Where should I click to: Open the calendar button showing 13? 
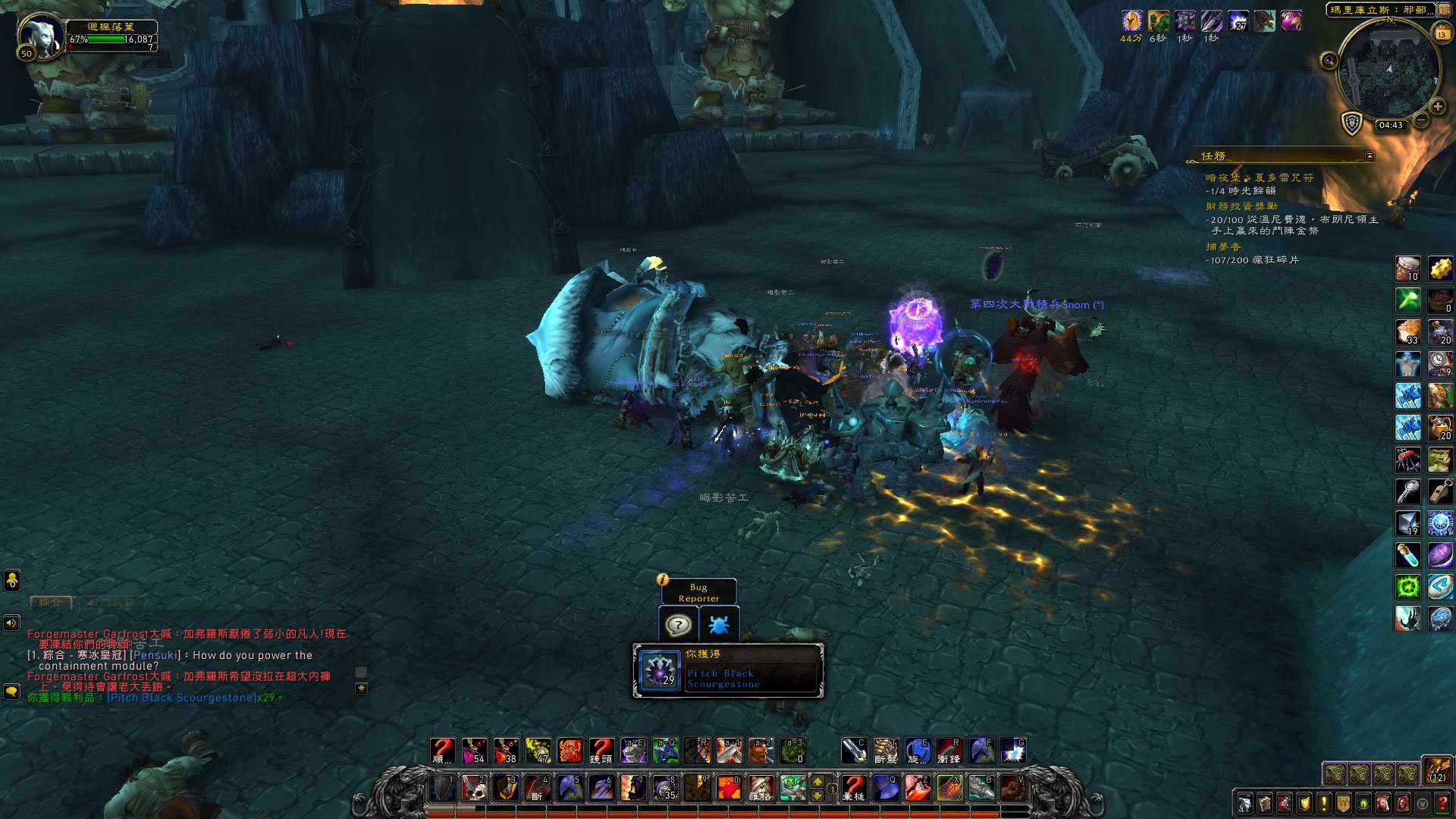pyautogui.click(x=1442, y=34)
